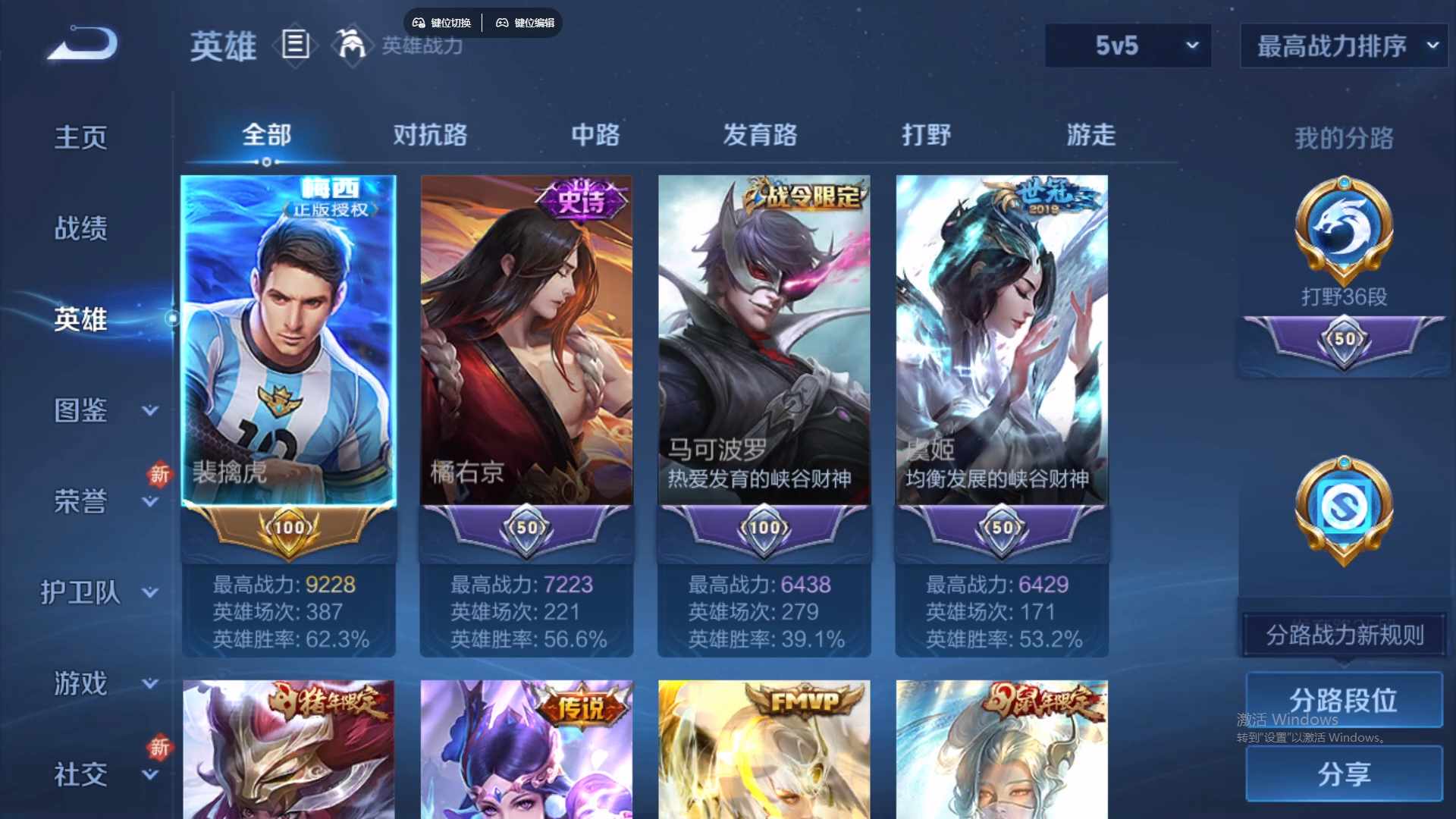The width and height of the screenshot is (1456, 819).
Task: Click the level 100 badge under 裴擒虎
Action: pyautogui.click(x=288, y=529)
